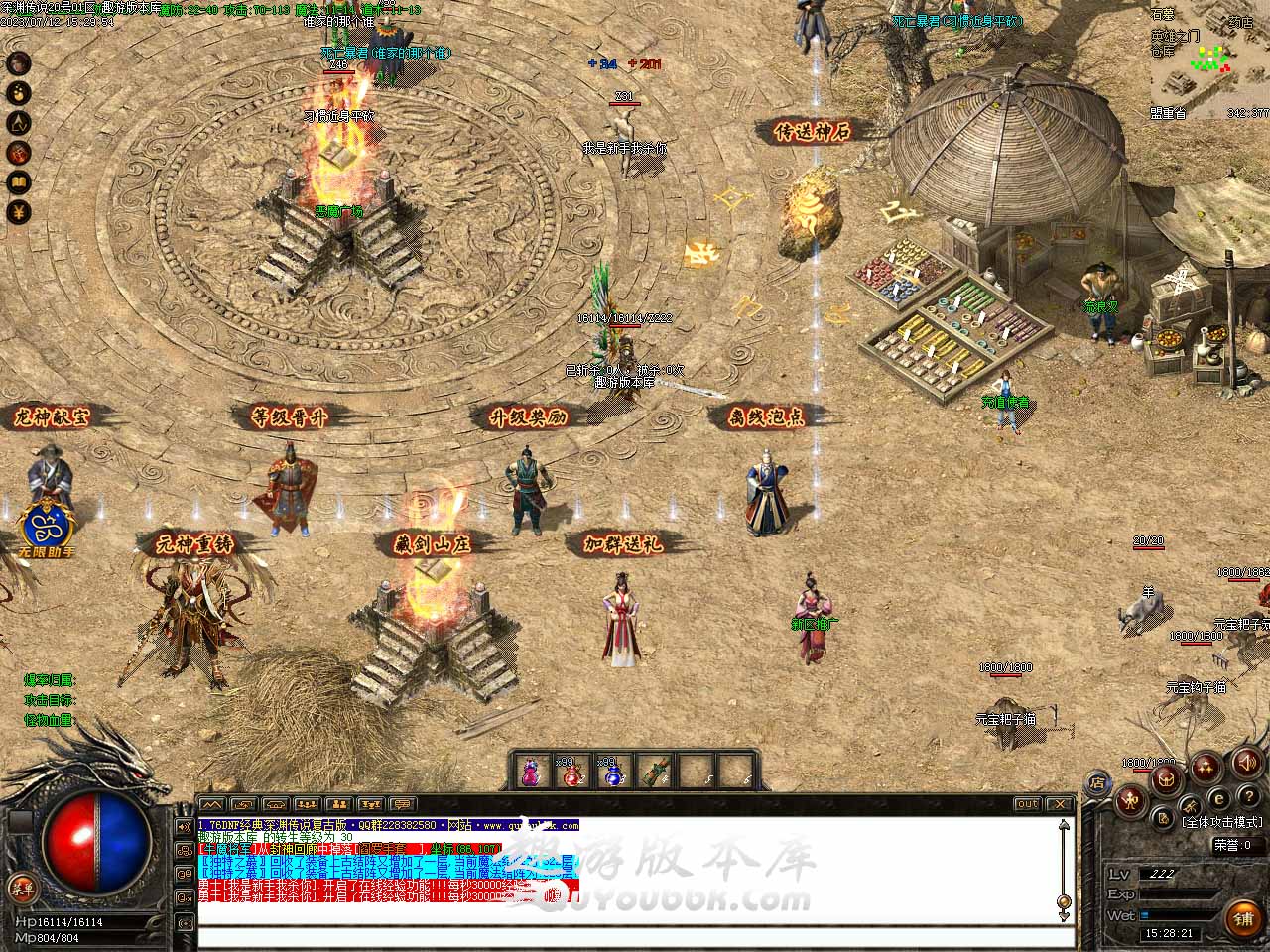Screen dimensions: 1270x952
Task: Open the question mark help button
Action: pyautogui.click(x=1247, y=796)
